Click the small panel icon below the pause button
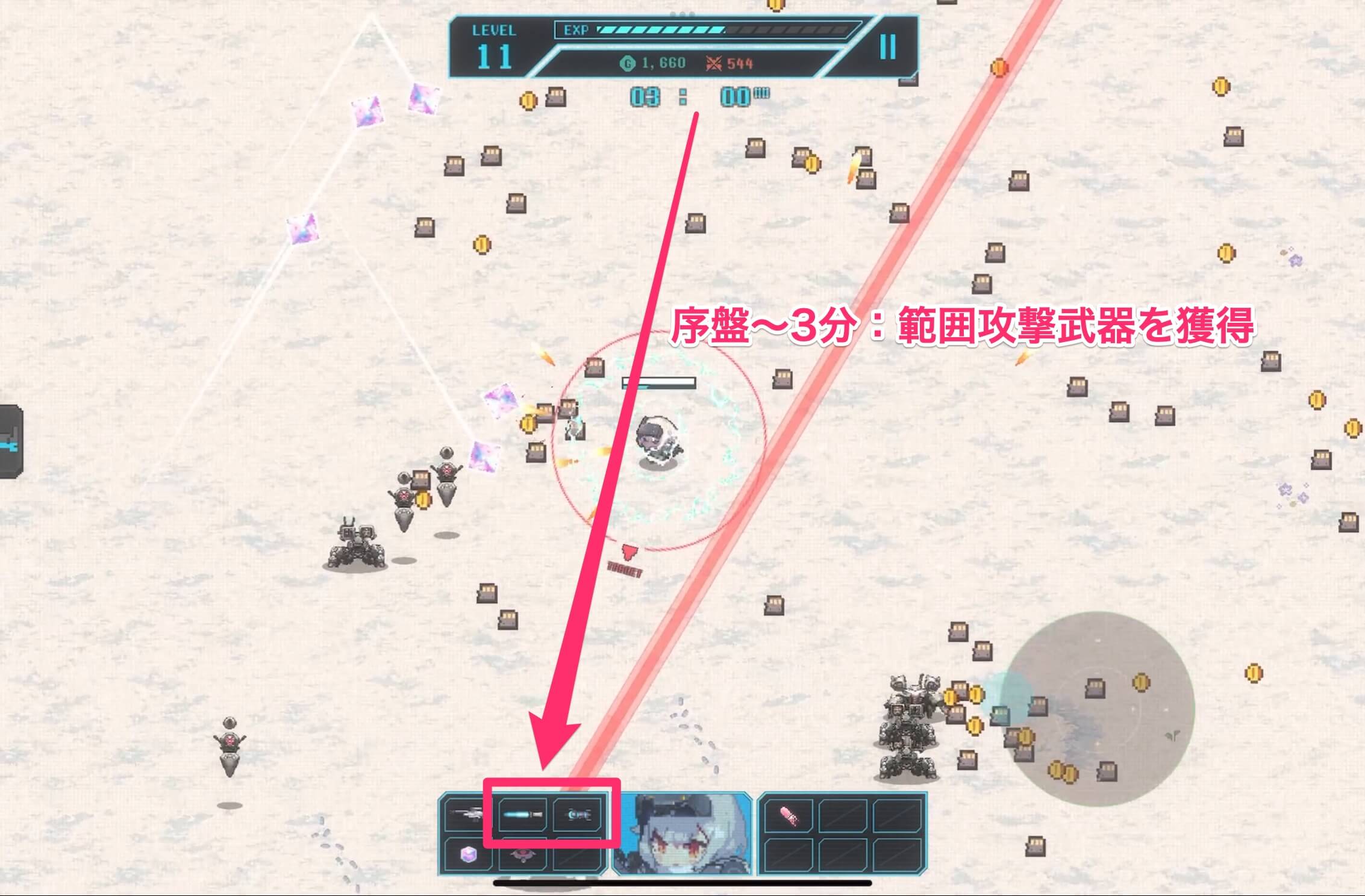The height and width of the screenshot is (896, 1365). click(907, 80)
